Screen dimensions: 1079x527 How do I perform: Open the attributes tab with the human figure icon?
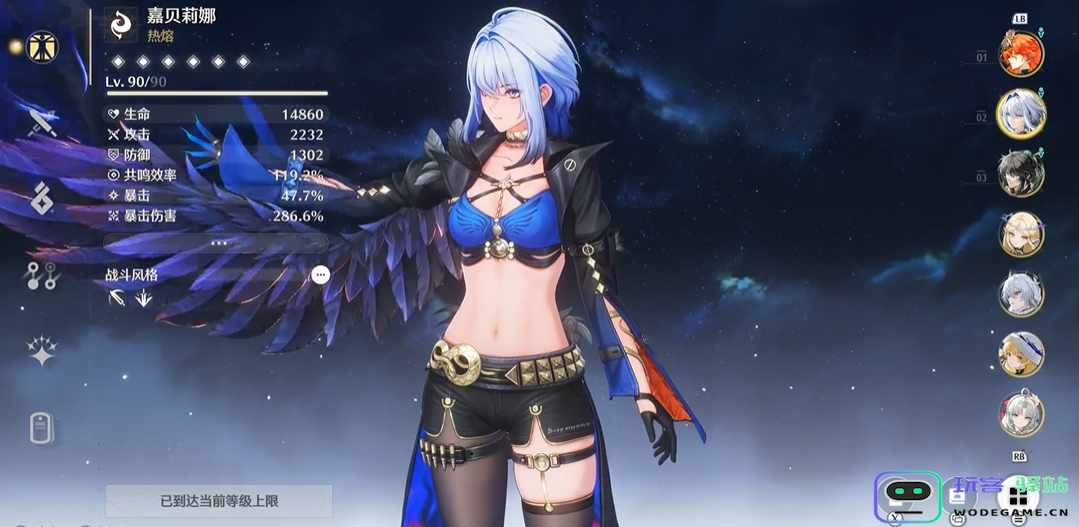42,46
